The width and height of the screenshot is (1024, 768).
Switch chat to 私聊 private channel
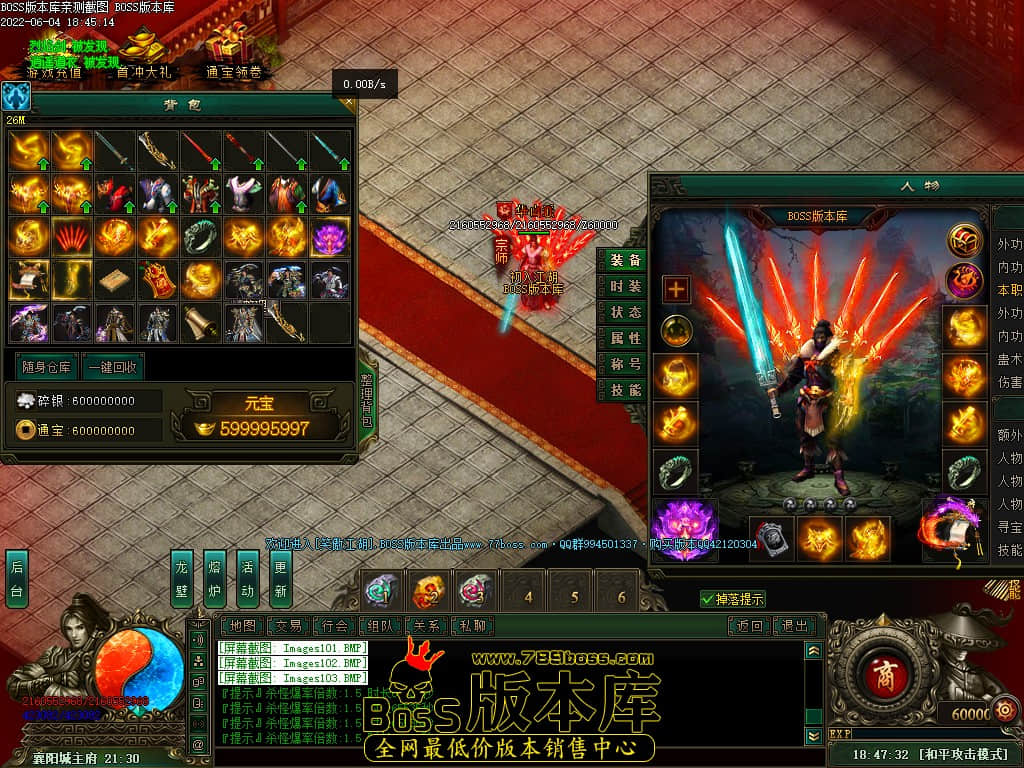[472, 626]
